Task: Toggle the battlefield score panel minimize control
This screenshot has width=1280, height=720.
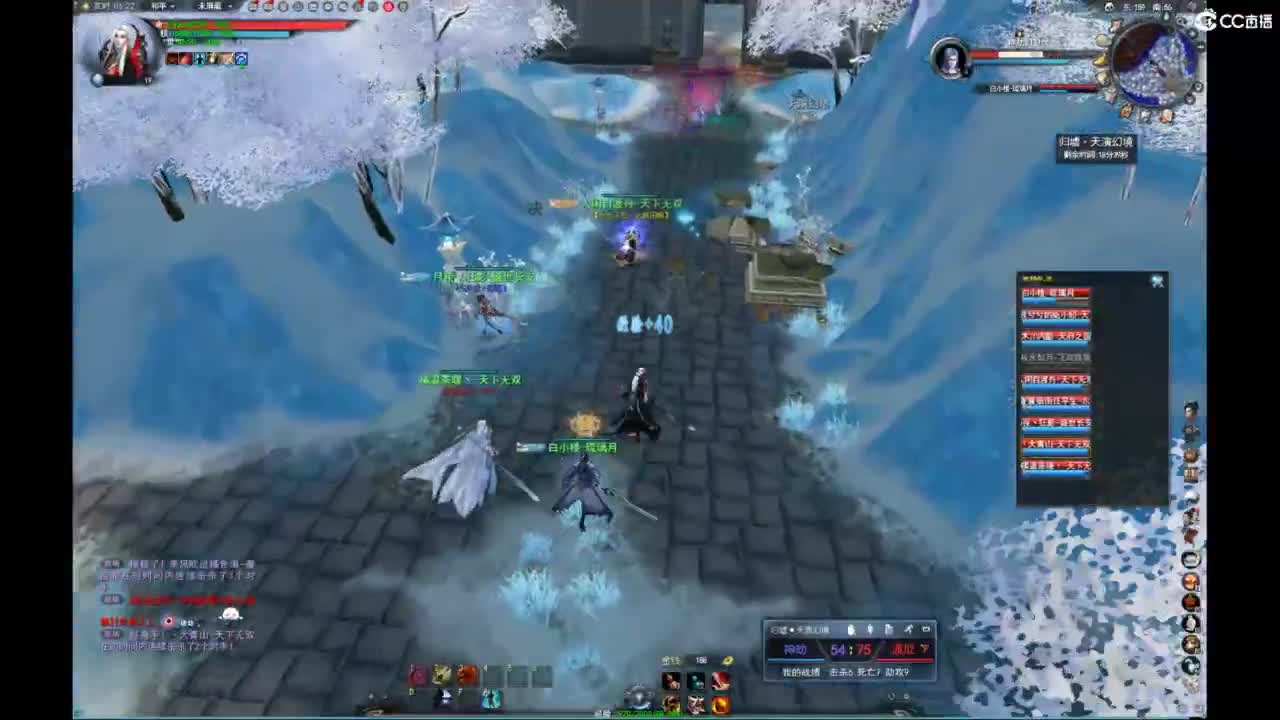Action: coord(927,629)
